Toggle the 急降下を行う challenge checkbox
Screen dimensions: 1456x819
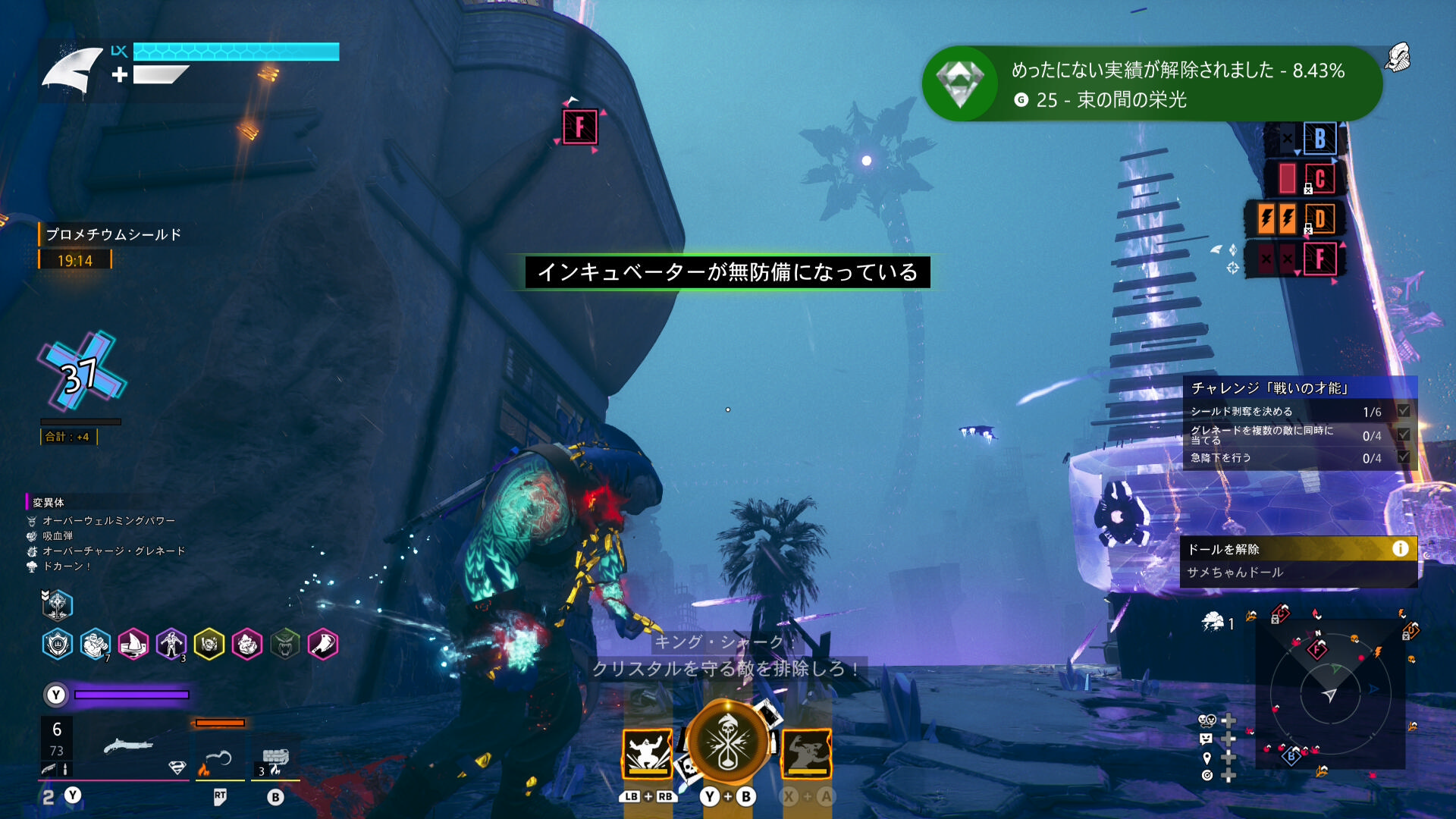coord(1404,457)
